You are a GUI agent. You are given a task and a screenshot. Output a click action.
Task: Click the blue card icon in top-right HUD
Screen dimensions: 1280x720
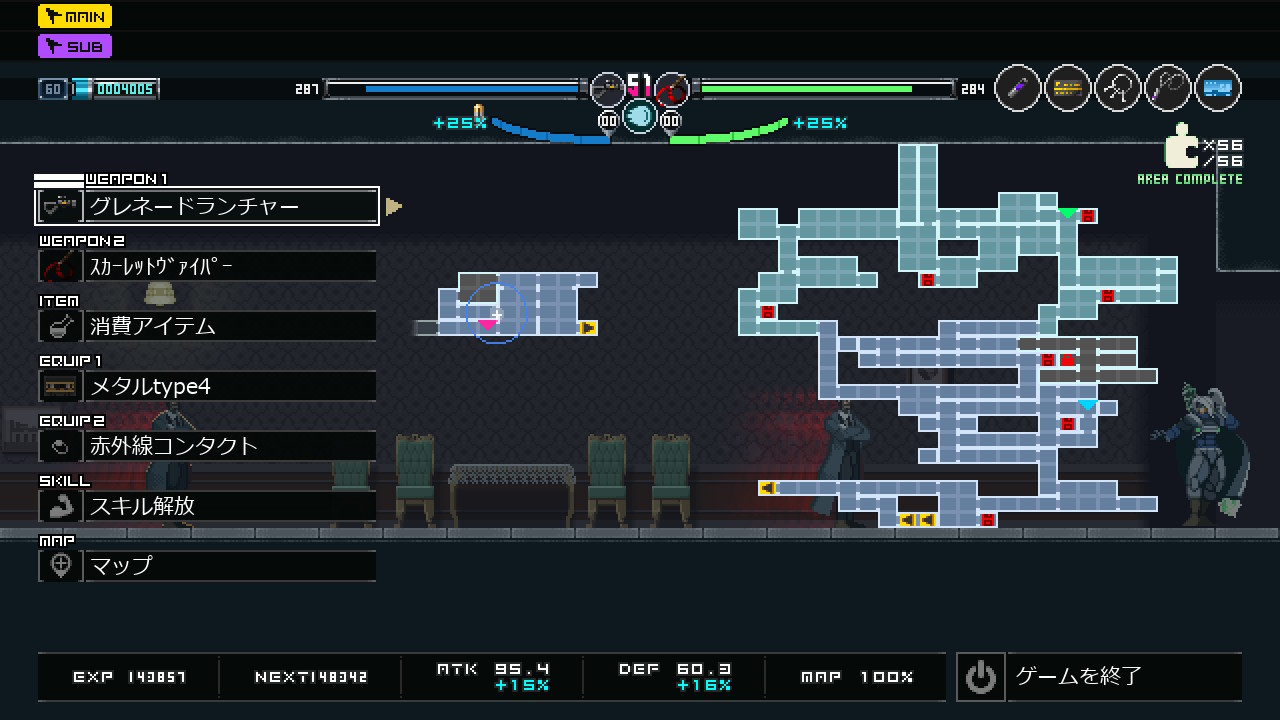coord(1217,89)
